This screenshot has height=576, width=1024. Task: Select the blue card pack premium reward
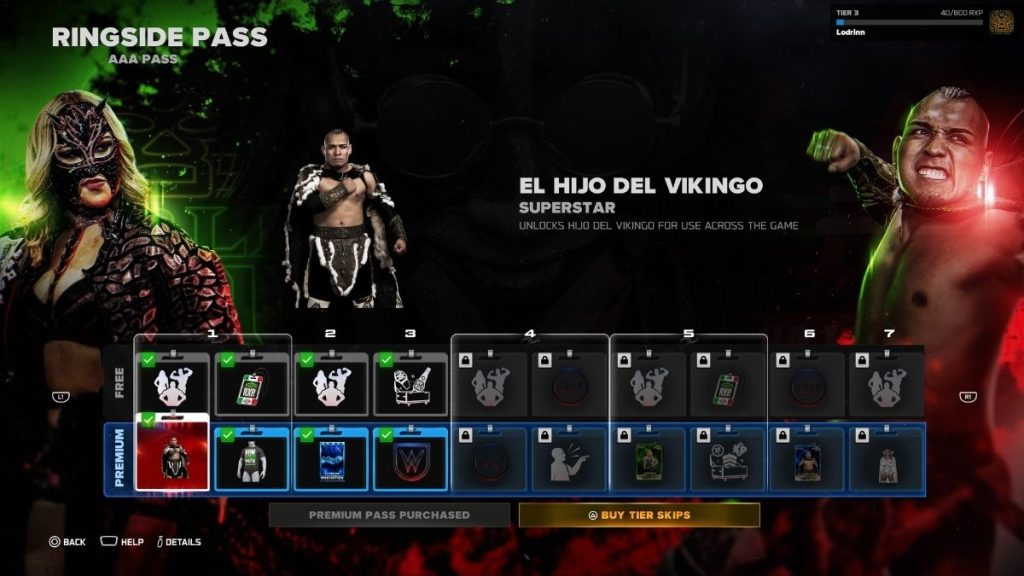click(331, 460)
